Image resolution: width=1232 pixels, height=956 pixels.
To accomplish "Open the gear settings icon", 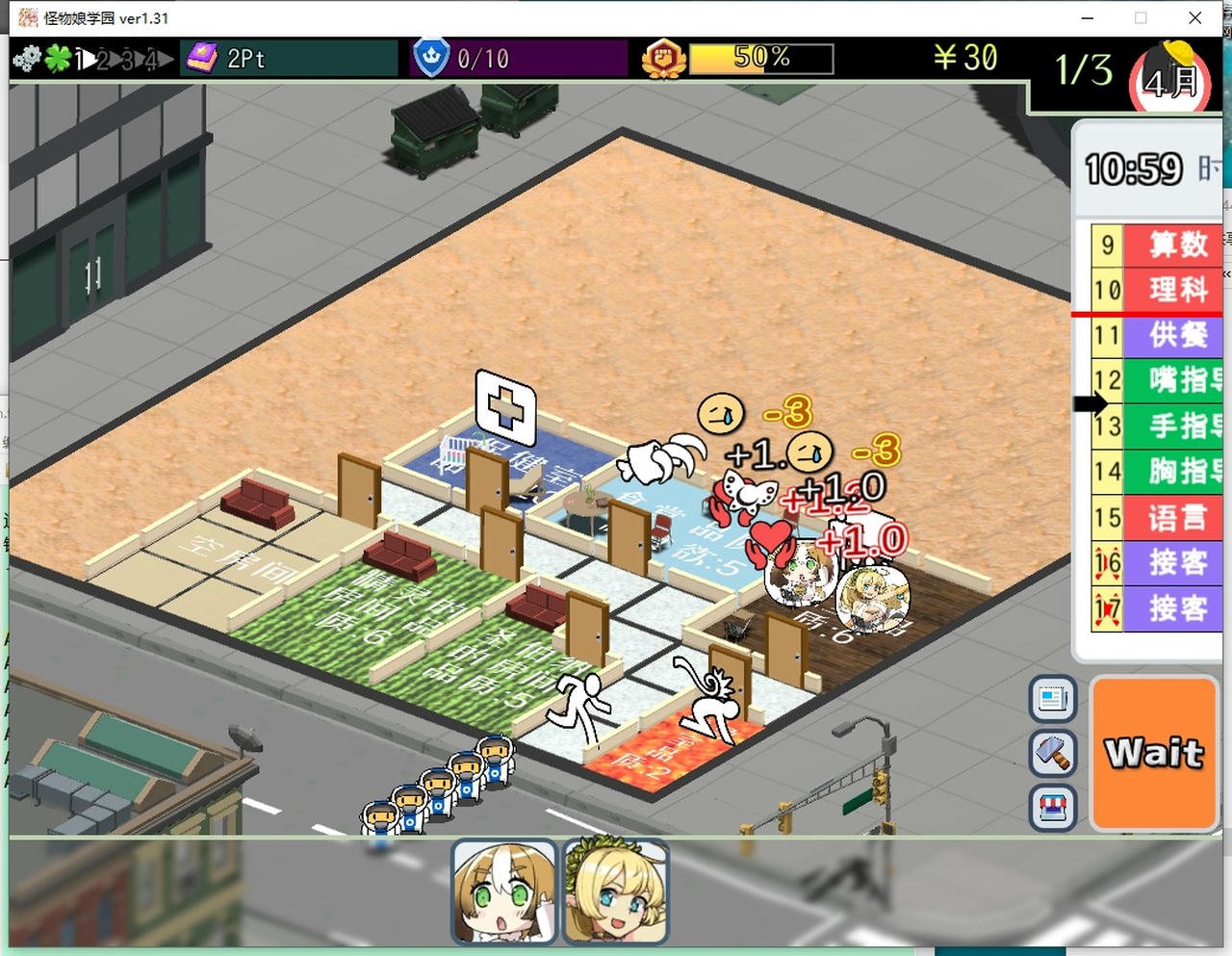I will click(27, 59).
